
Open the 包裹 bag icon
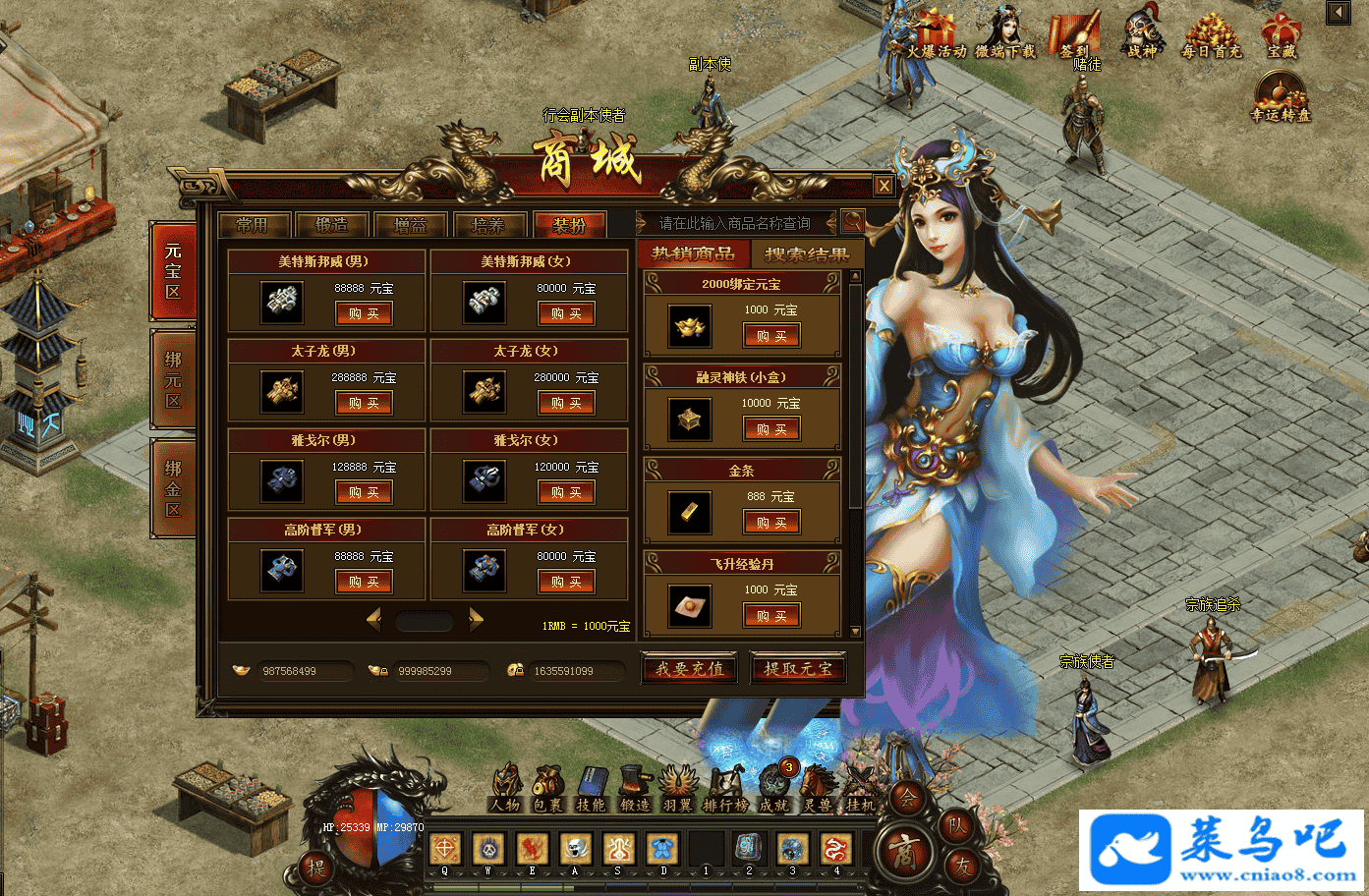[547, 789]
